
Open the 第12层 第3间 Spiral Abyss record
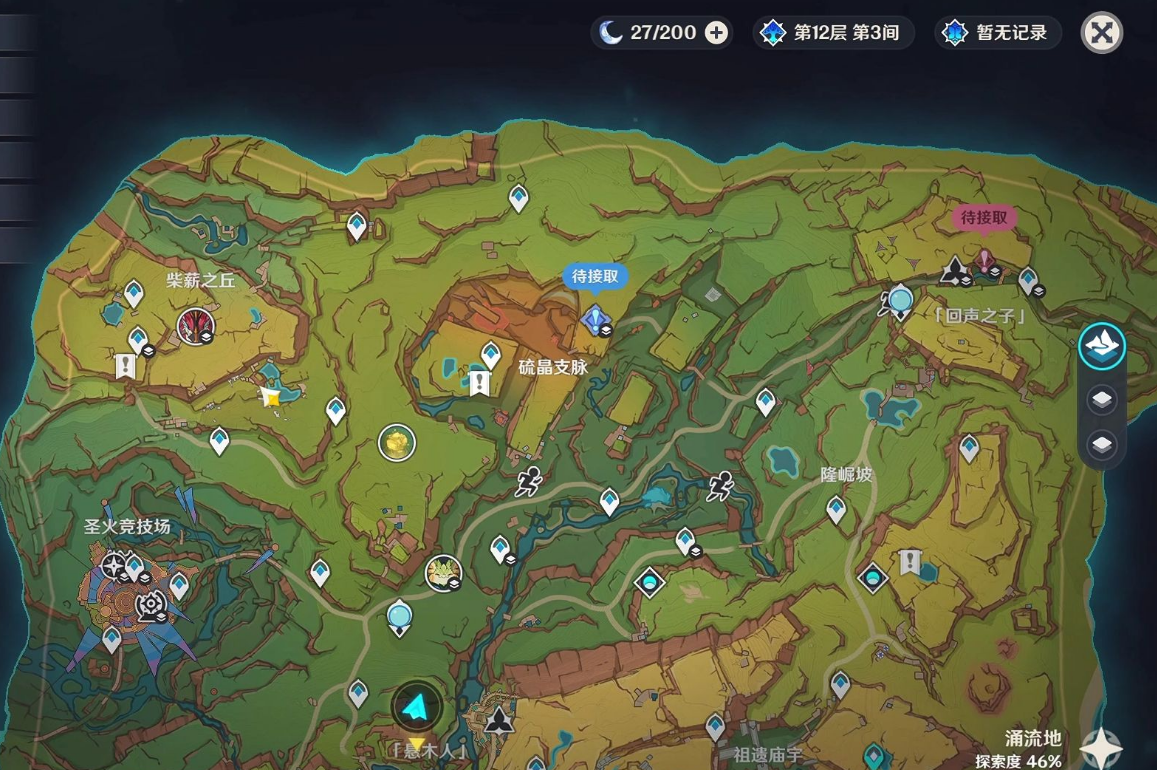pyautogui.click(x=833, y=33)
